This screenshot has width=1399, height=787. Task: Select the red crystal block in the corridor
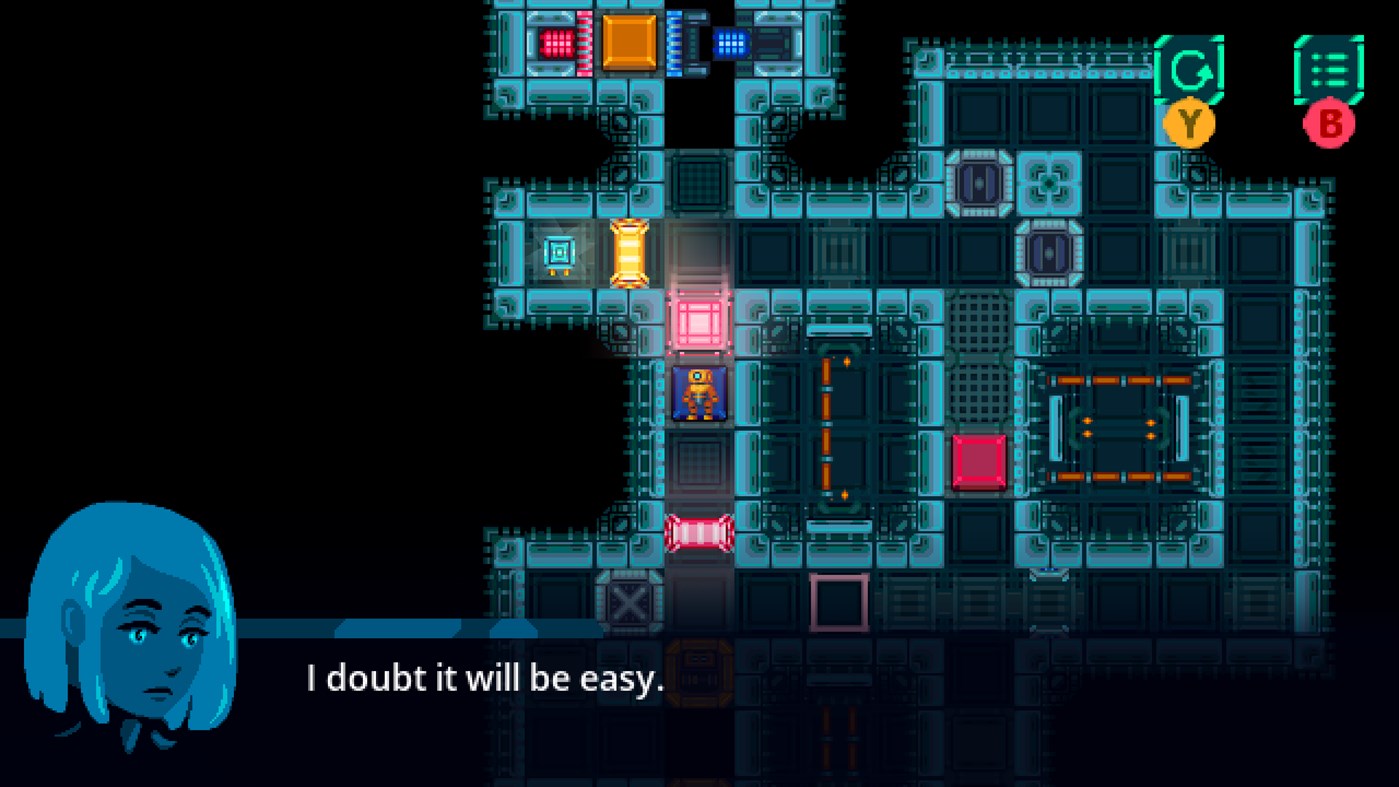click(978, 462)
